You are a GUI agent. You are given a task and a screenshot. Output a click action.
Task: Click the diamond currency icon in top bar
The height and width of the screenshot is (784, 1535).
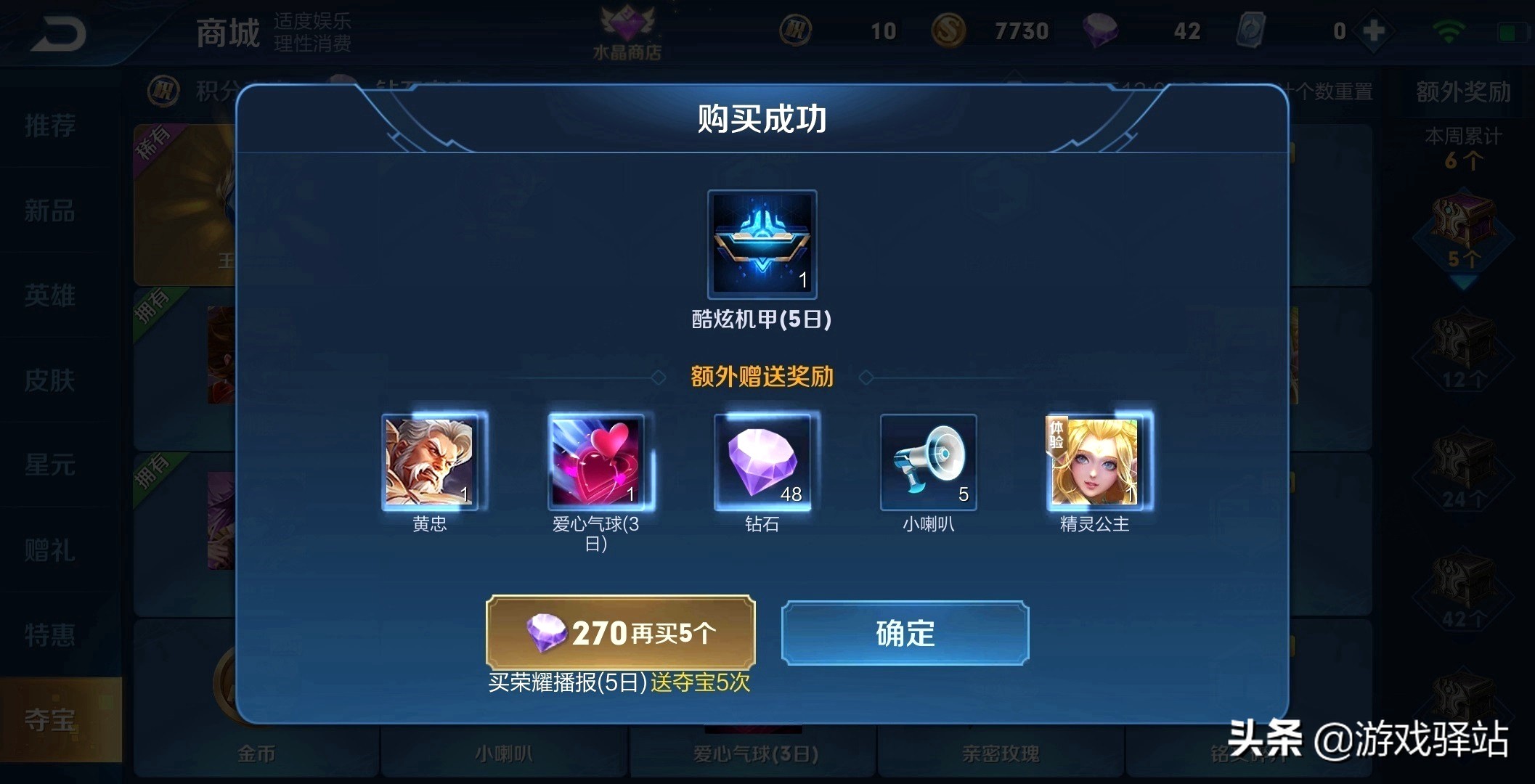(x=1102, y=32)
